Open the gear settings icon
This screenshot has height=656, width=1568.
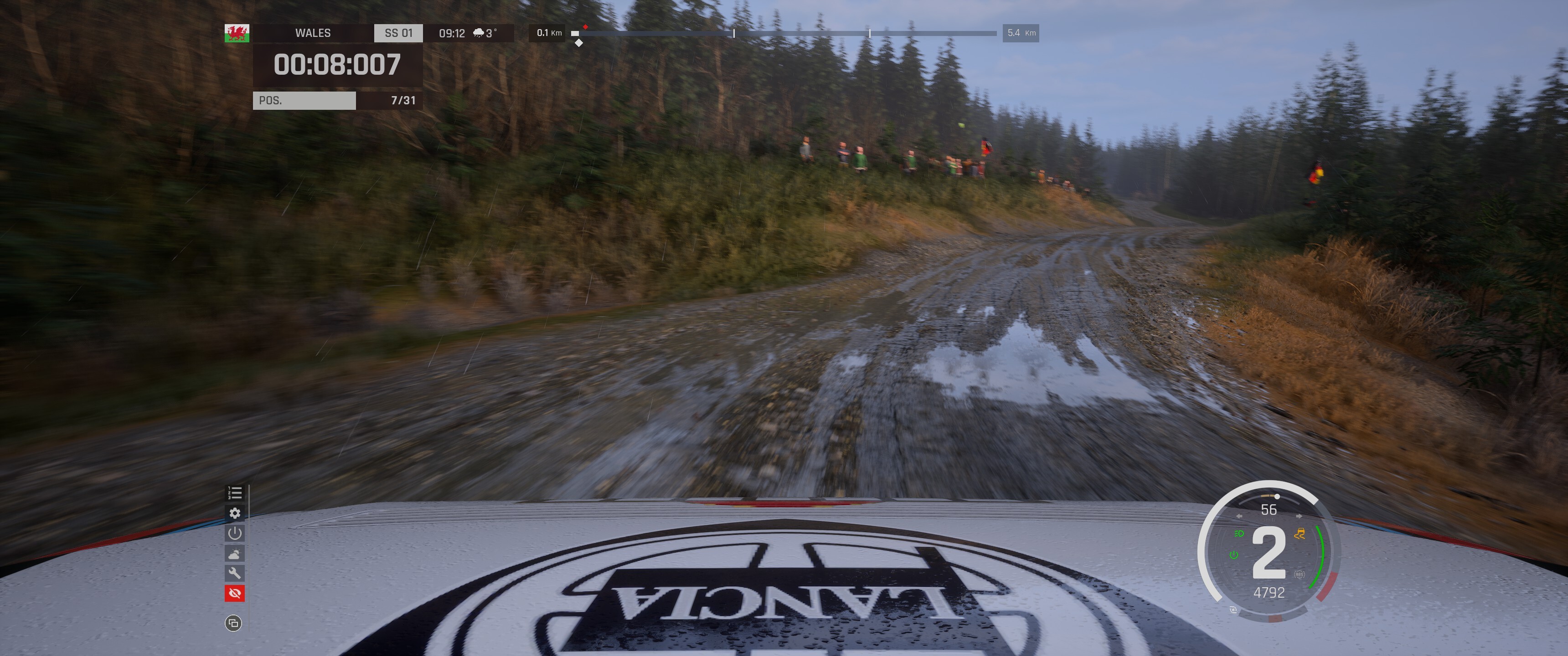235,513
